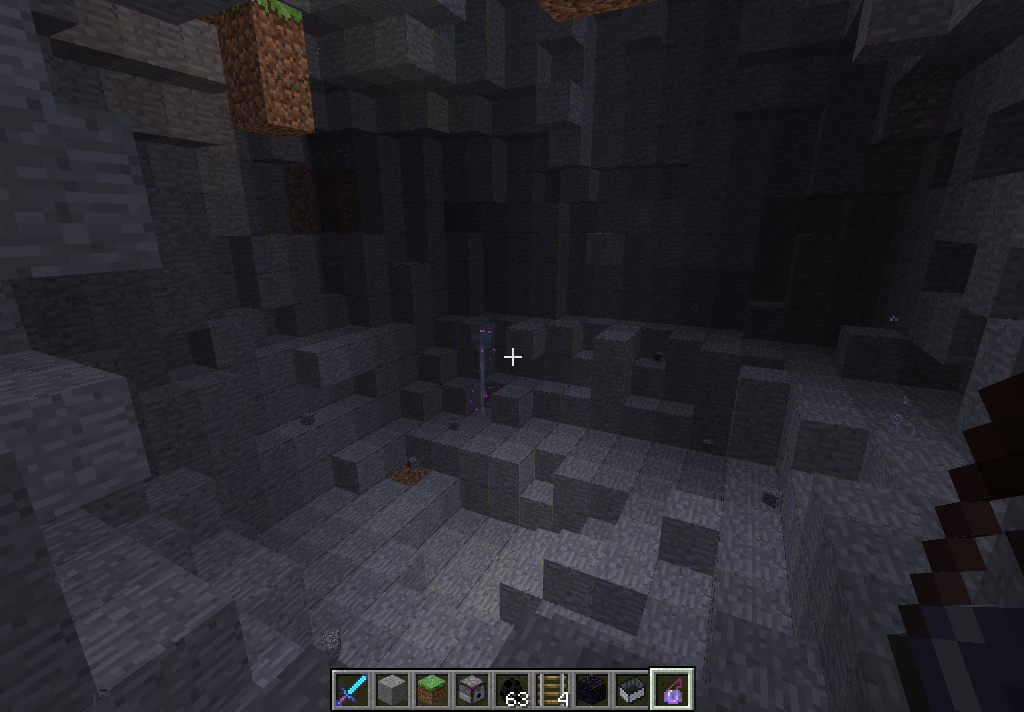Viewport: 1024px width, 712px height.
Task: Click the purple potion hotbar slot
Action: click(x=672, y=690)
